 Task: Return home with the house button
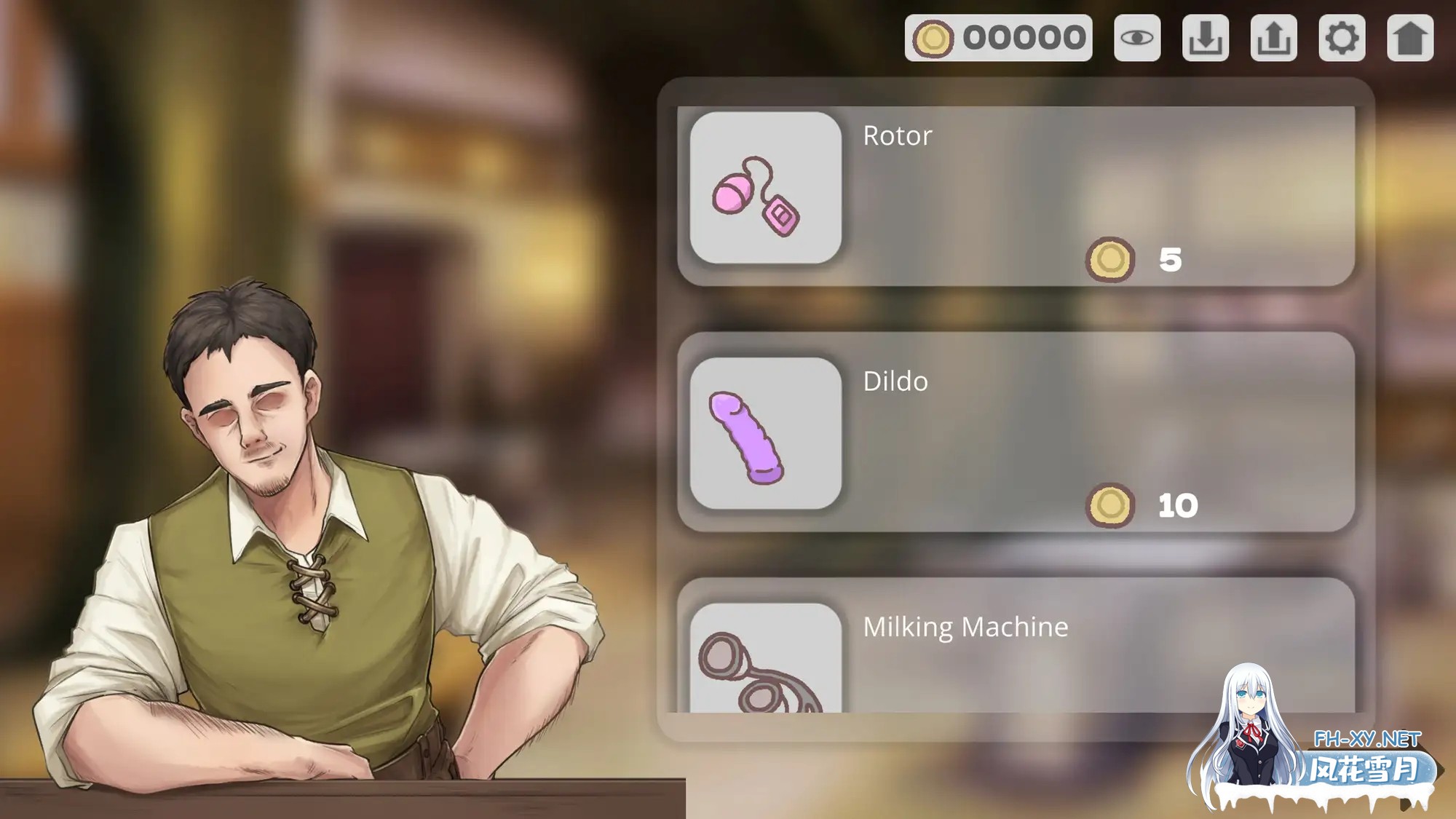[x=1410, y=38]
